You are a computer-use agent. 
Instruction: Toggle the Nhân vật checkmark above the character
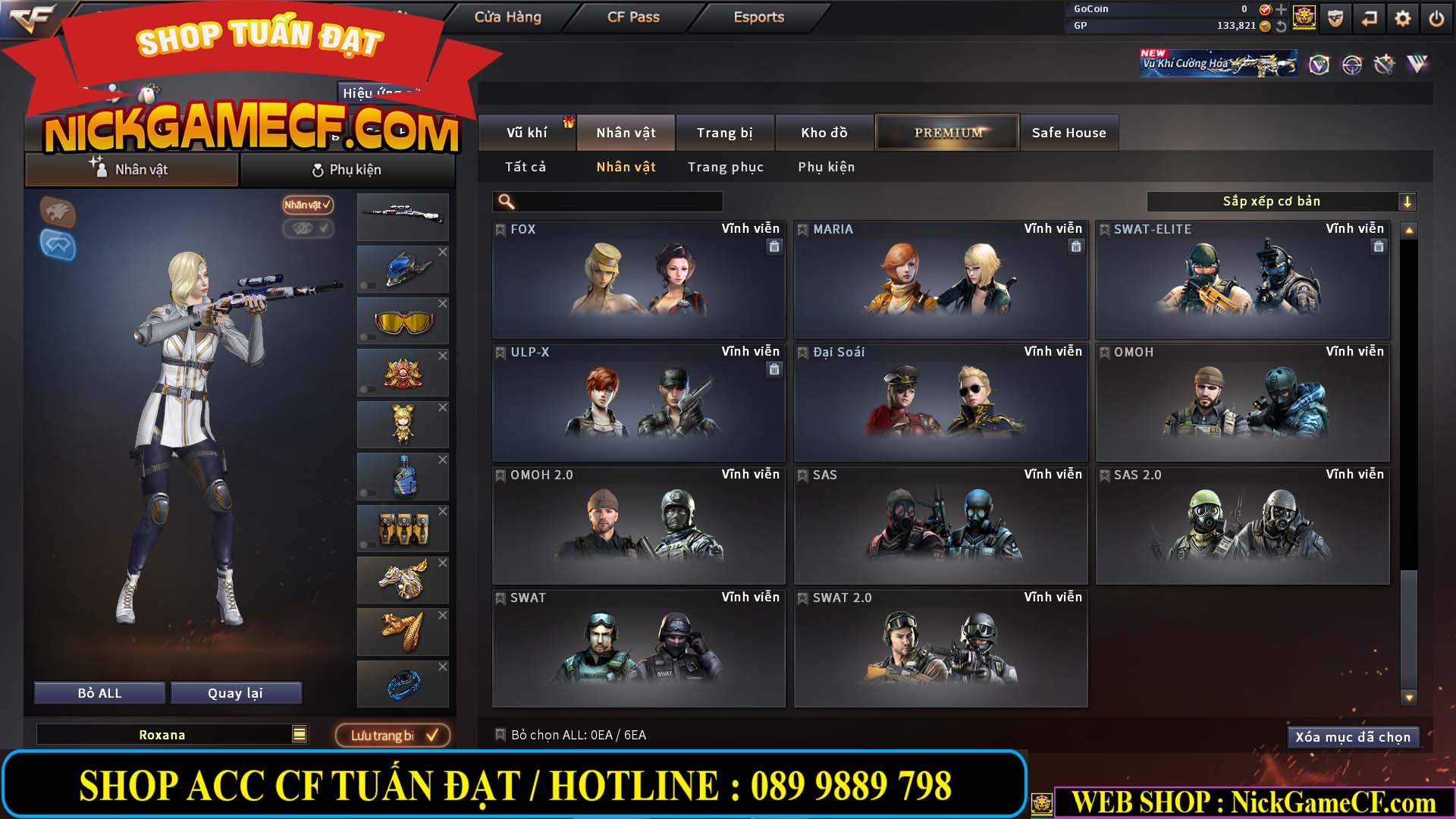306,206
